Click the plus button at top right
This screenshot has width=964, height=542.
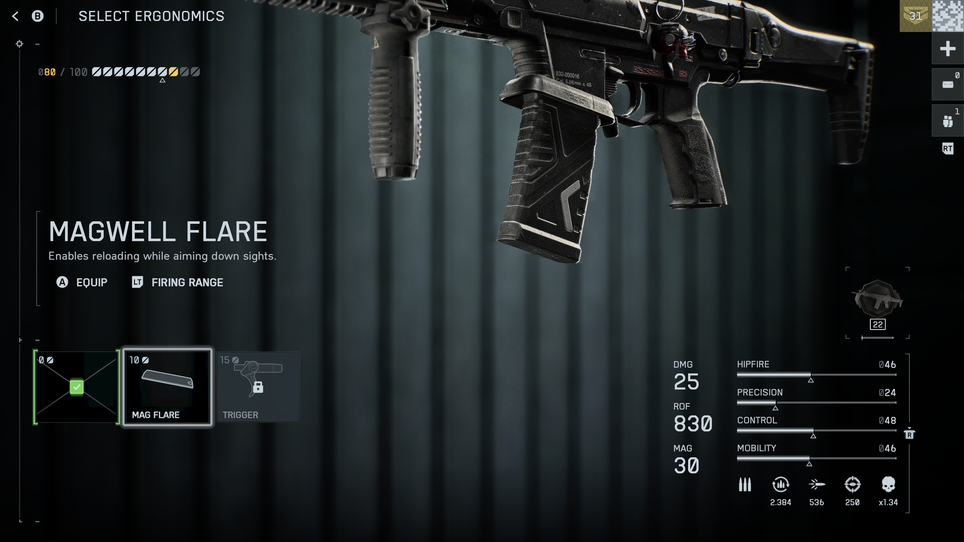947,49
